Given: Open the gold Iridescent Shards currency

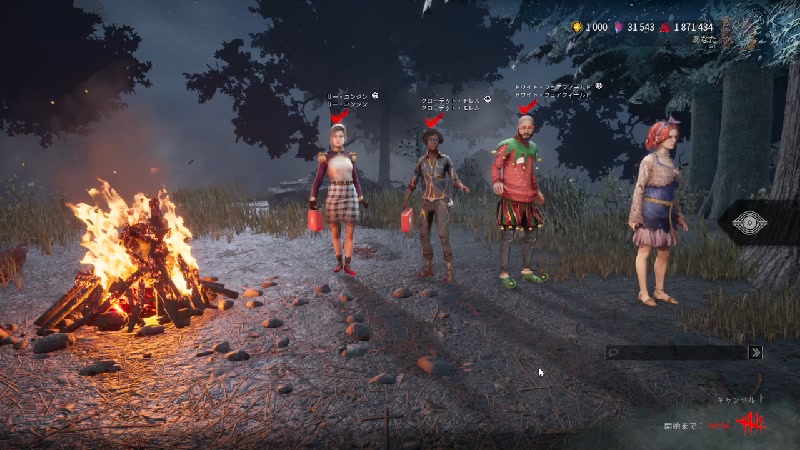Looking at the screenshot, I should click(x=577, y=27).
